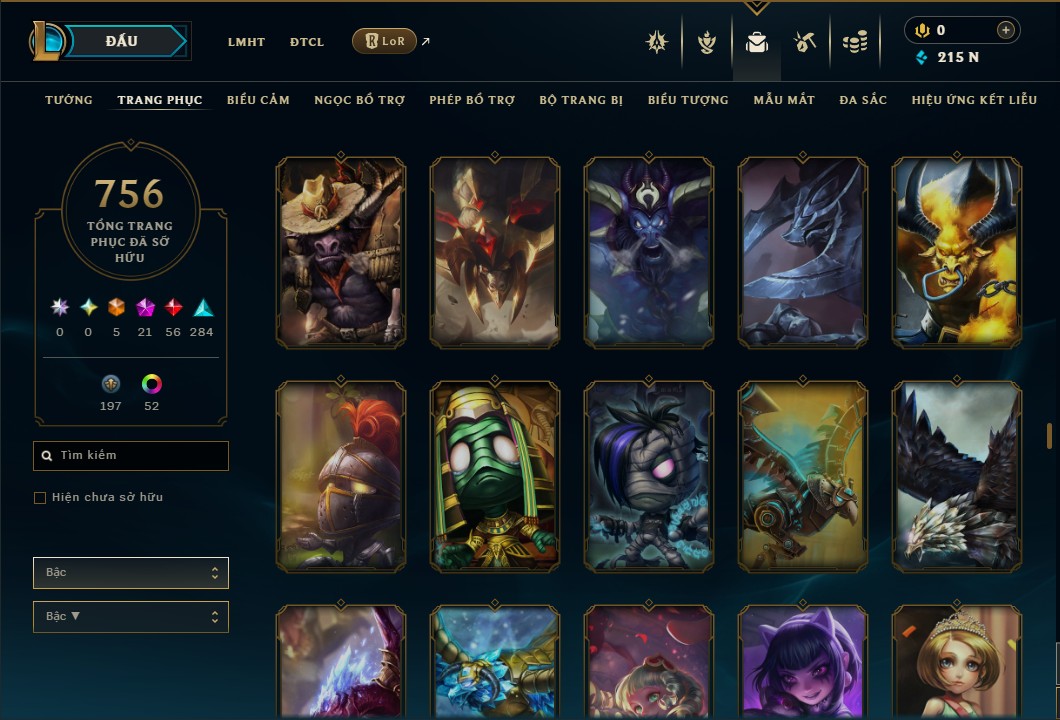The width and height of the screenshot is (1060, 720).
Task: Choose the green pharaoh Amumu skin card
Action: point(495,476)
